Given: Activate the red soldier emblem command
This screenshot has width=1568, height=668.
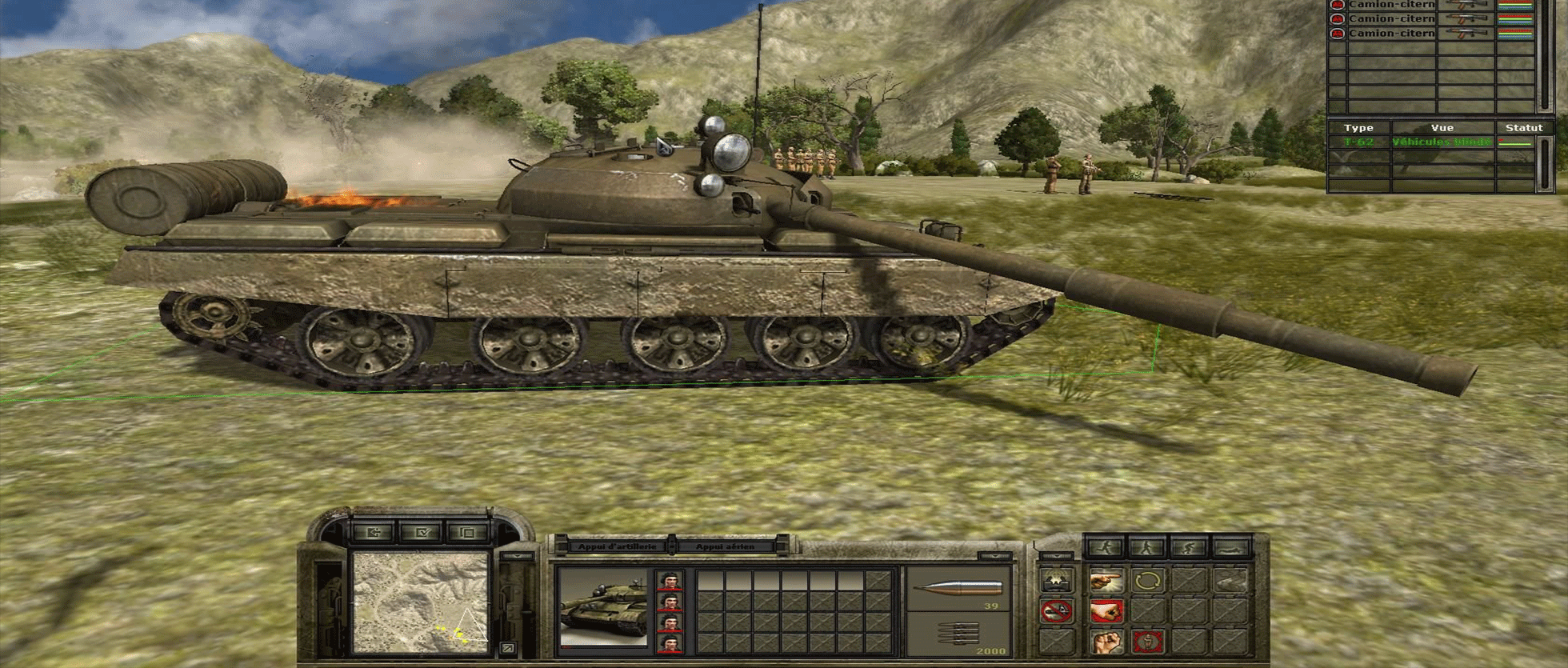Looking at the screenshot, I should (1148, 642).
